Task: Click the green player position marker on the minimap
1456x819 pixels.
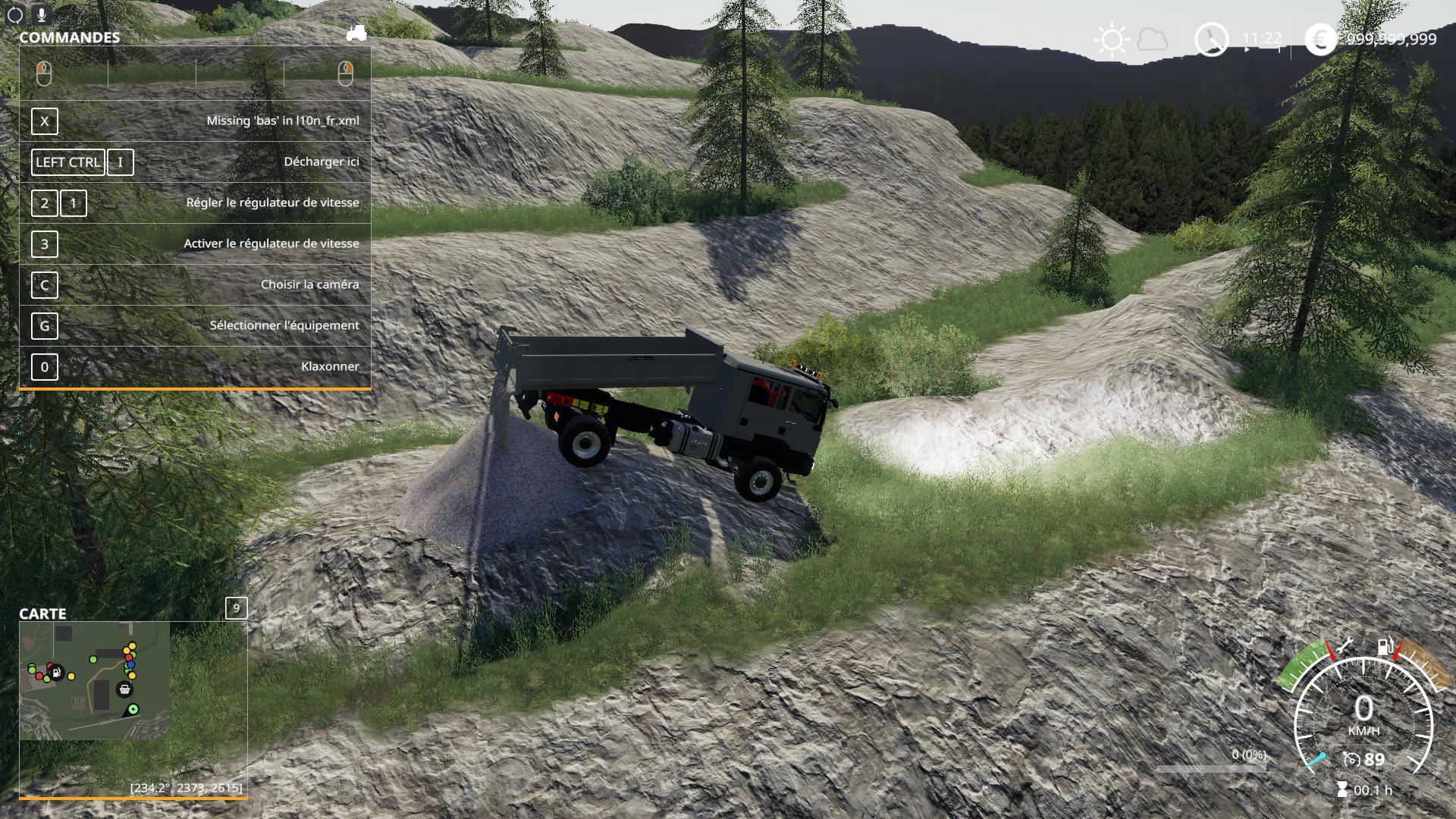Action: point(133,709)
